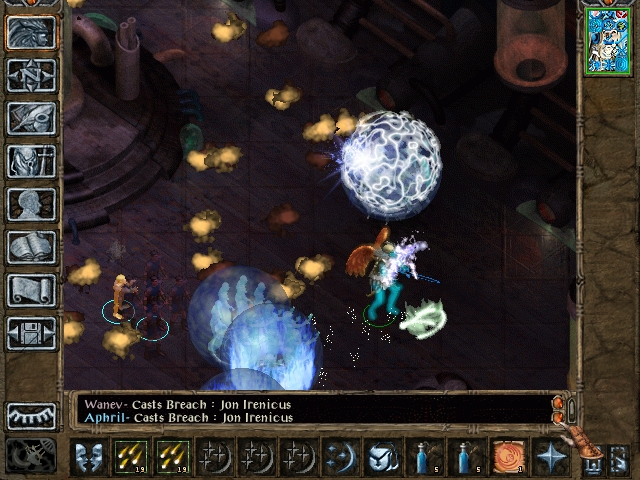Click the stone hand return-to-game button
The height and width of the screenshot is (480, 640).
pyautogui.click(x=31, y=33)
